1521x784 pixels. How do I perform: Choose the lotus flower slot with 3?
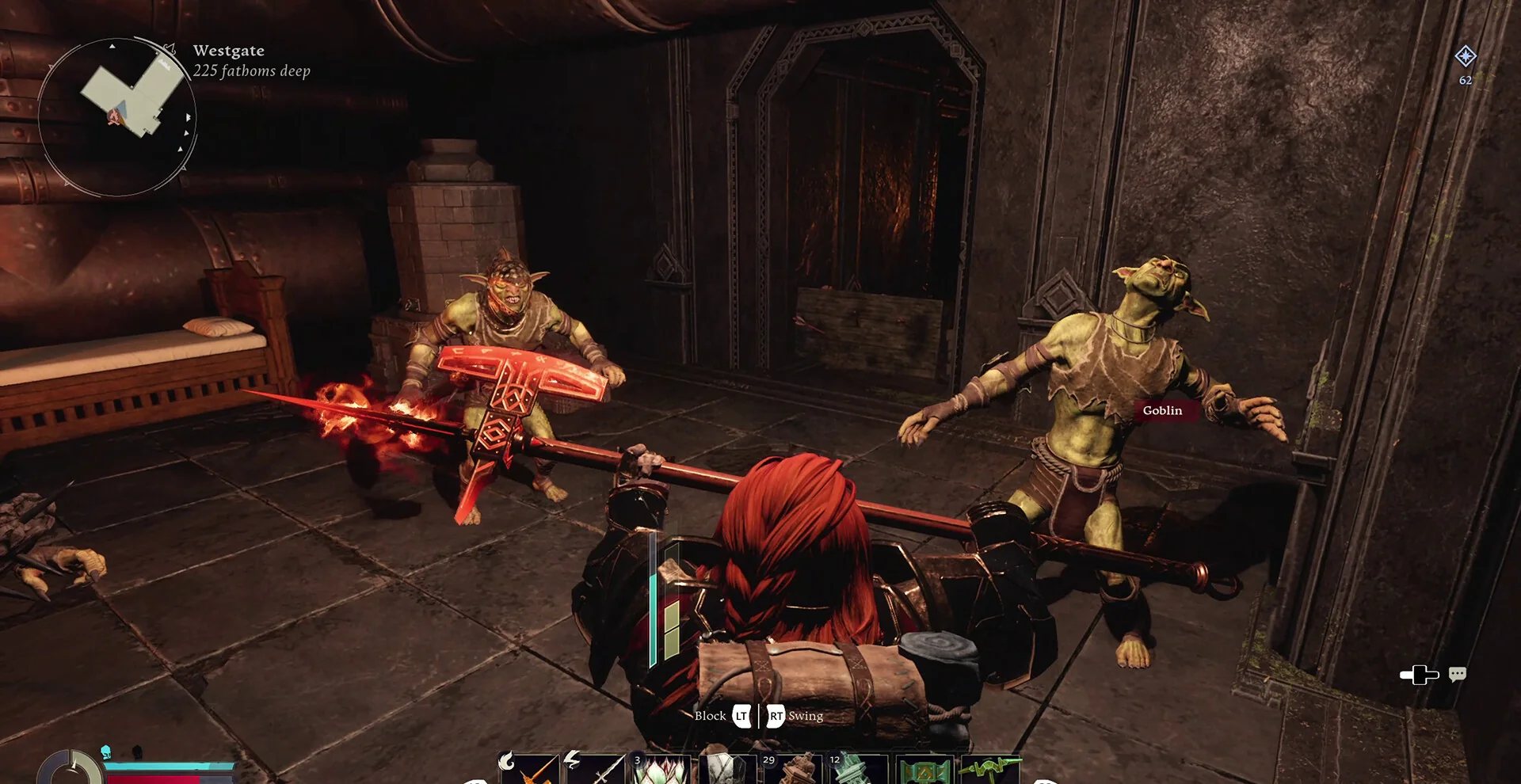661,770
